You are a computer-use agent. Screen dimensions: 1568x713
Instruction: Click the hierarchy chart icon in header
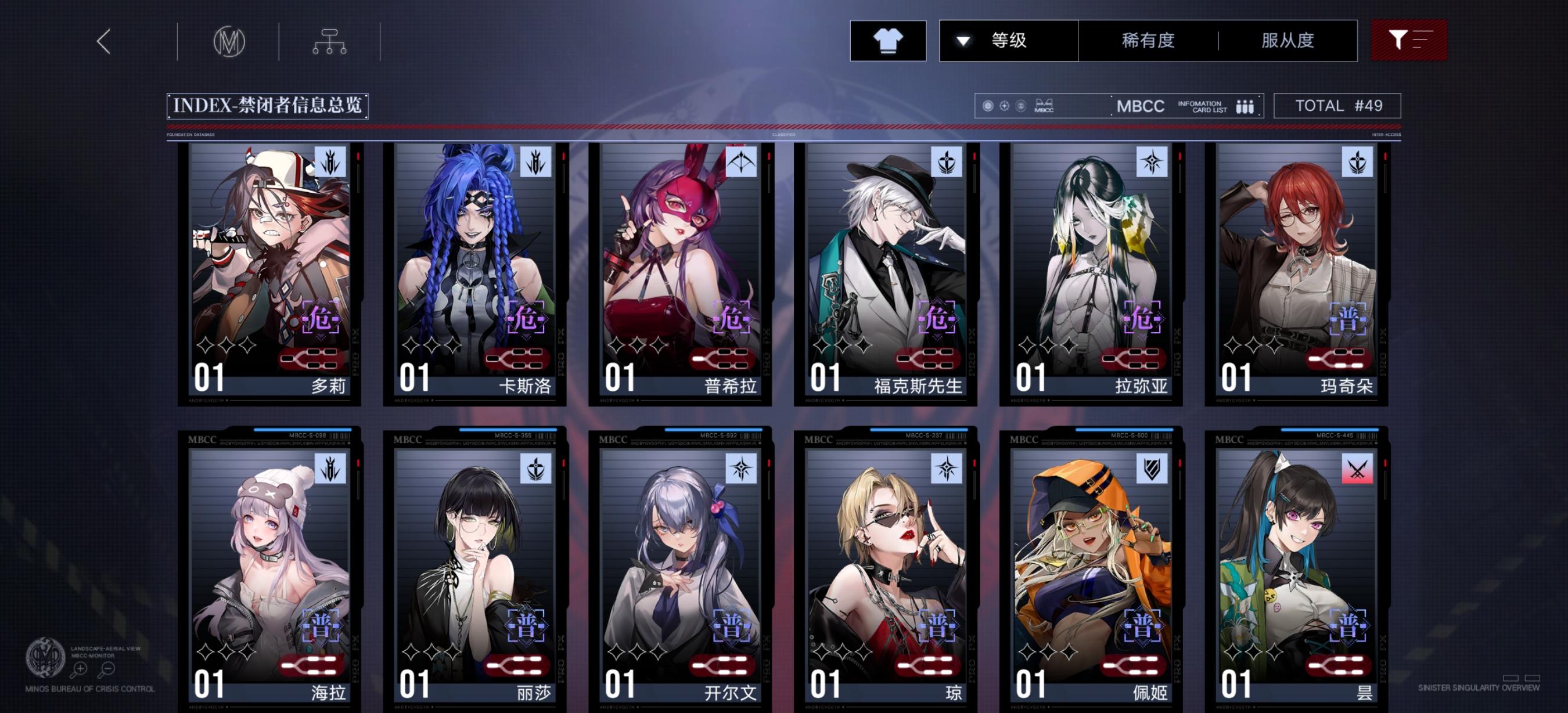[x=329, y=40]
